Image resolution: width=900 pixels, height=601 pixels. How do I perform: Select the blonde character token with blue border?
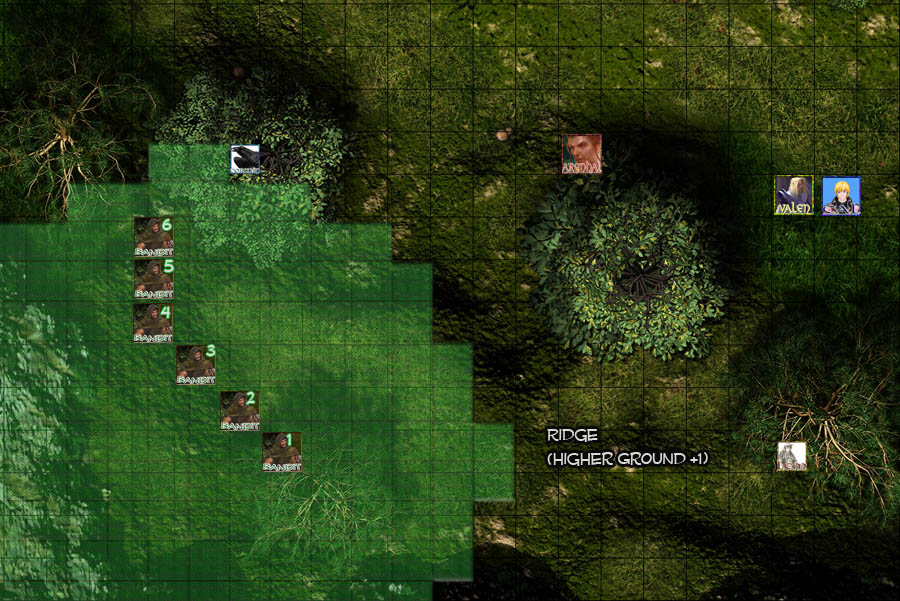point(841,196)
